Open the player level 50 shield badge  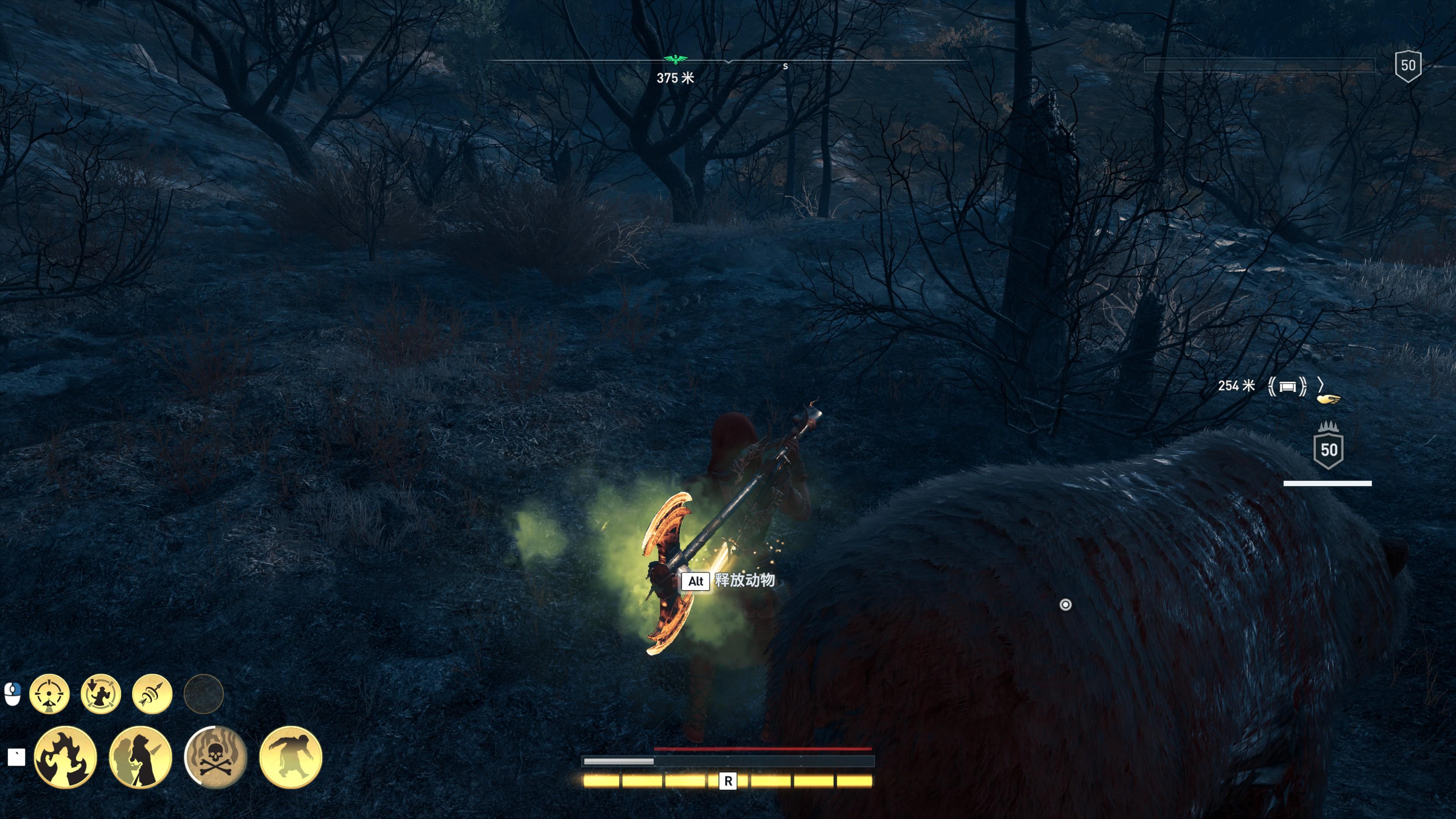(x=1407, y=66)
